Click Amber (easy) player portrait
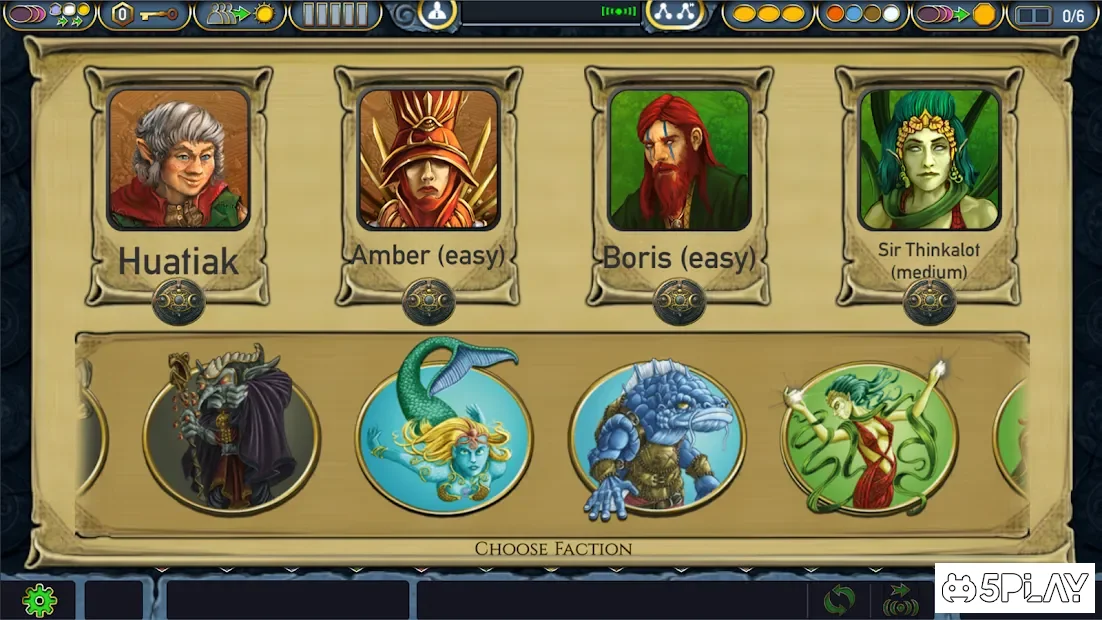The image size is (1102, 620). 428,159
